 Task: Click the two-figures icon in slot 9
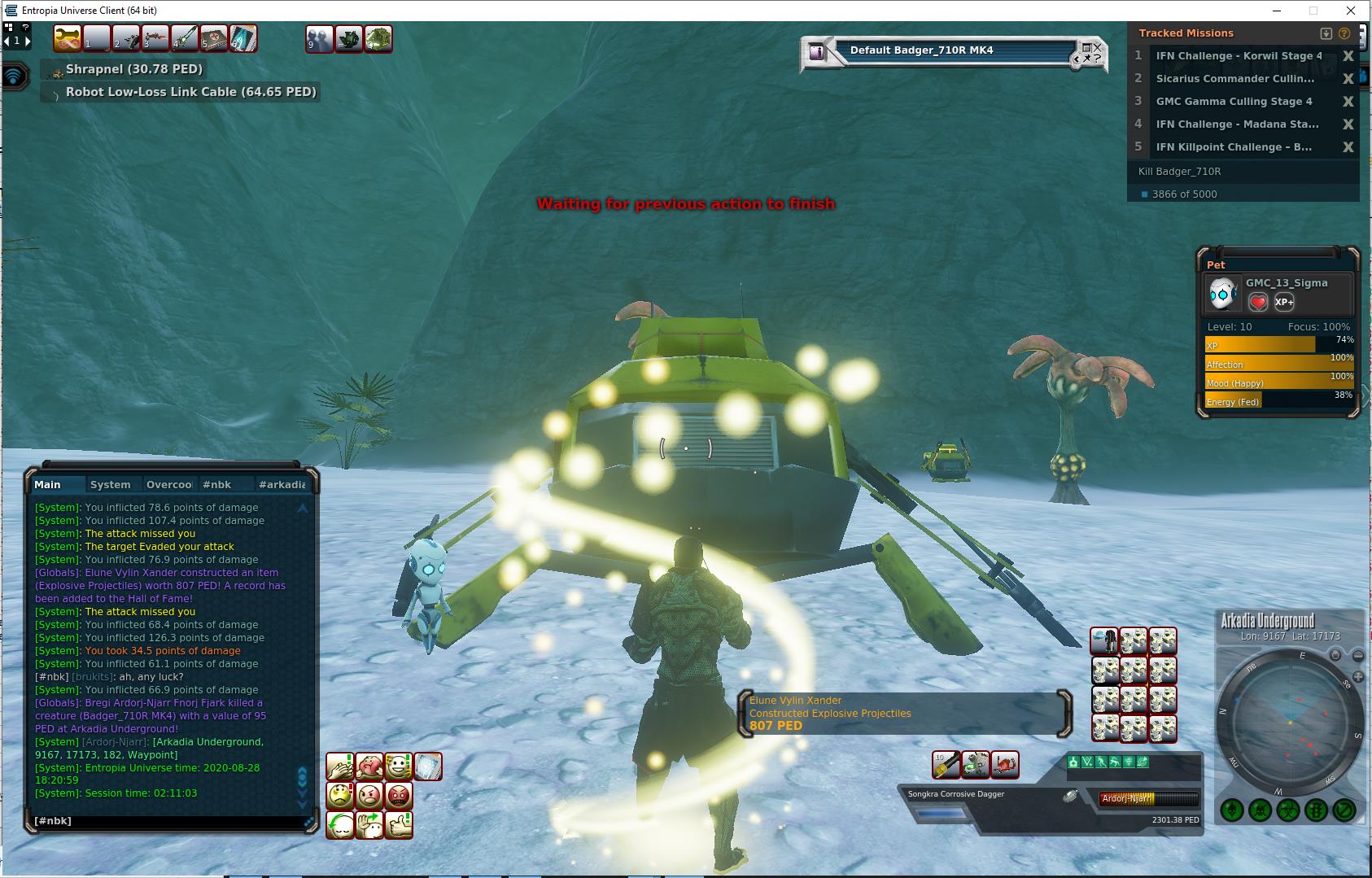pos(319,38)
